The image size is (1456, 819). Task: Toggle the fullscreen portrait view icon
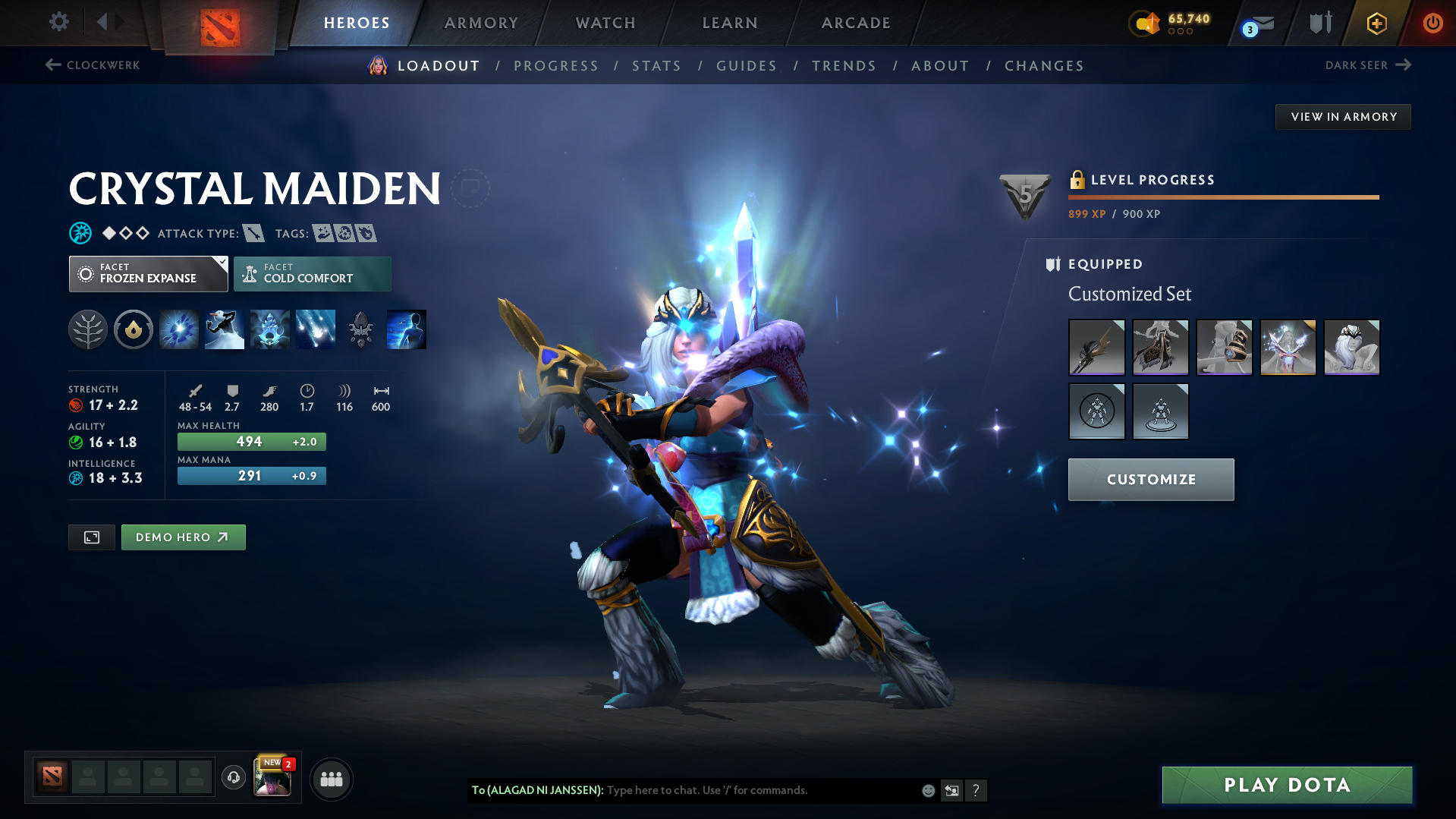tap(91, 537)
